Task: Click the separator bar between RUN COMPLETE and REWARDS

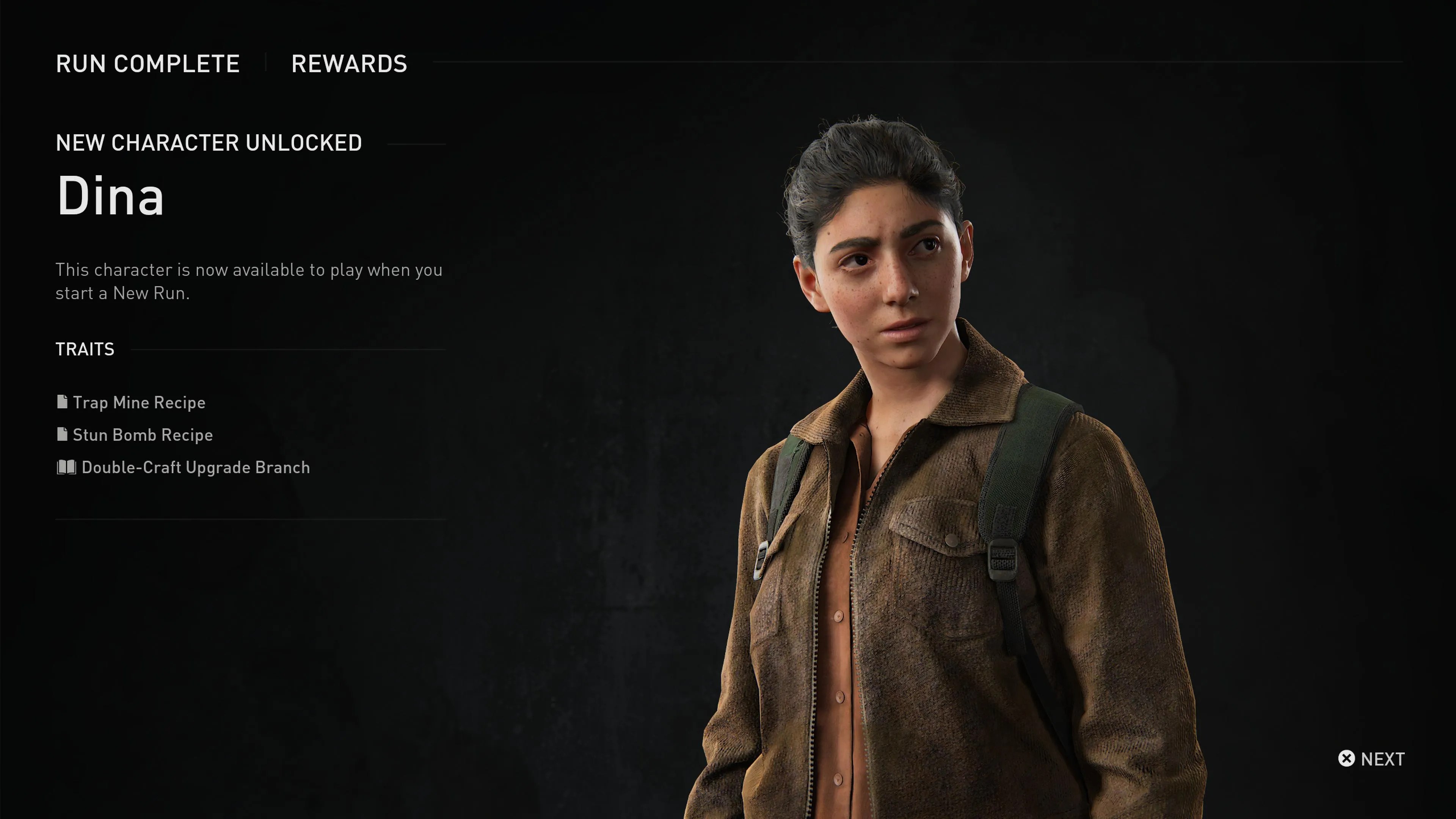Action: 264,63
